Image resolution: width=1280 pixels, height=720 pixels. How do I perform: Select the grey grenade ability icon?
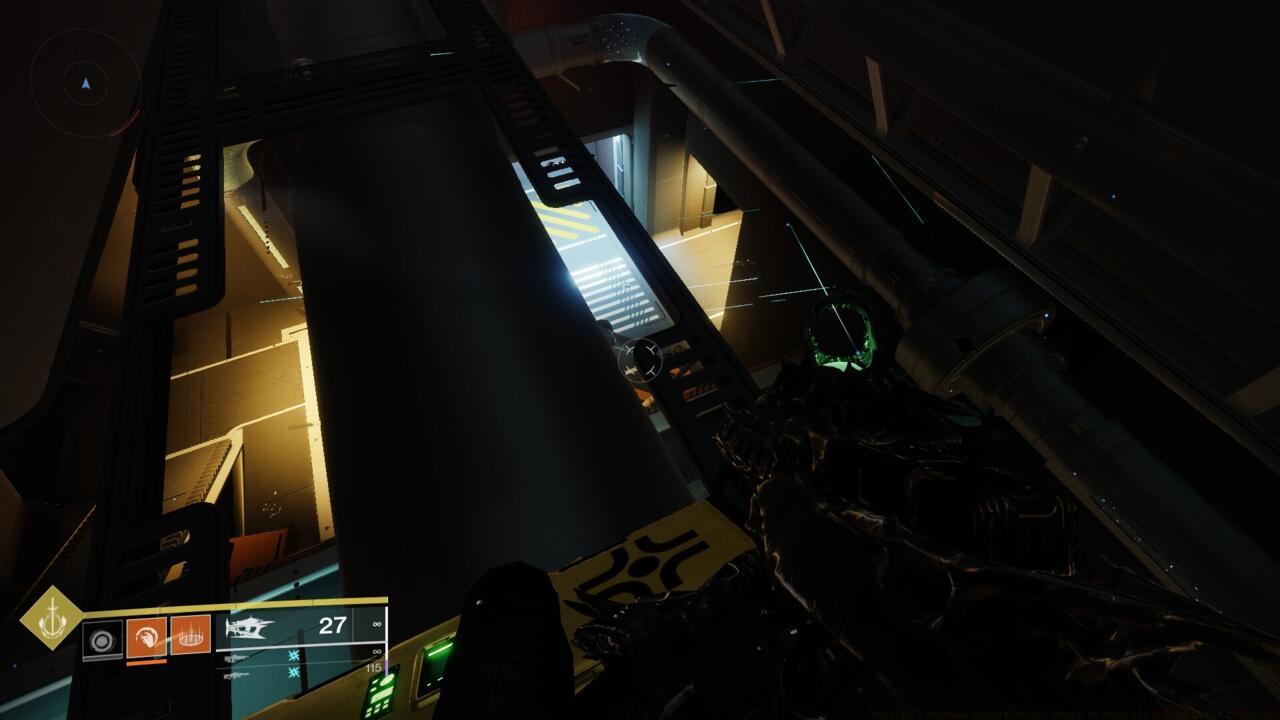(102, 638)
